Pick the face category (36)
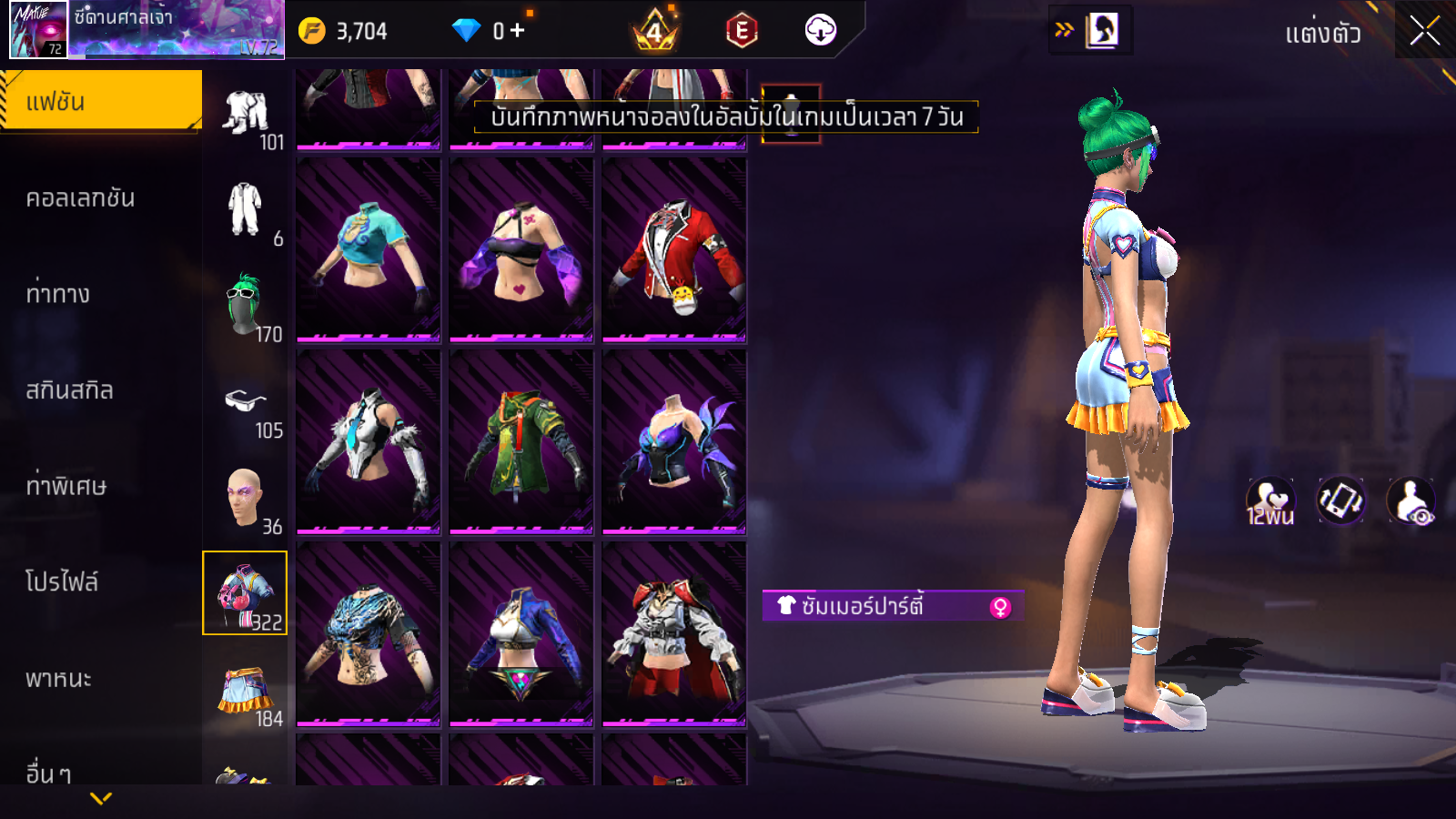 coord(245,499)
